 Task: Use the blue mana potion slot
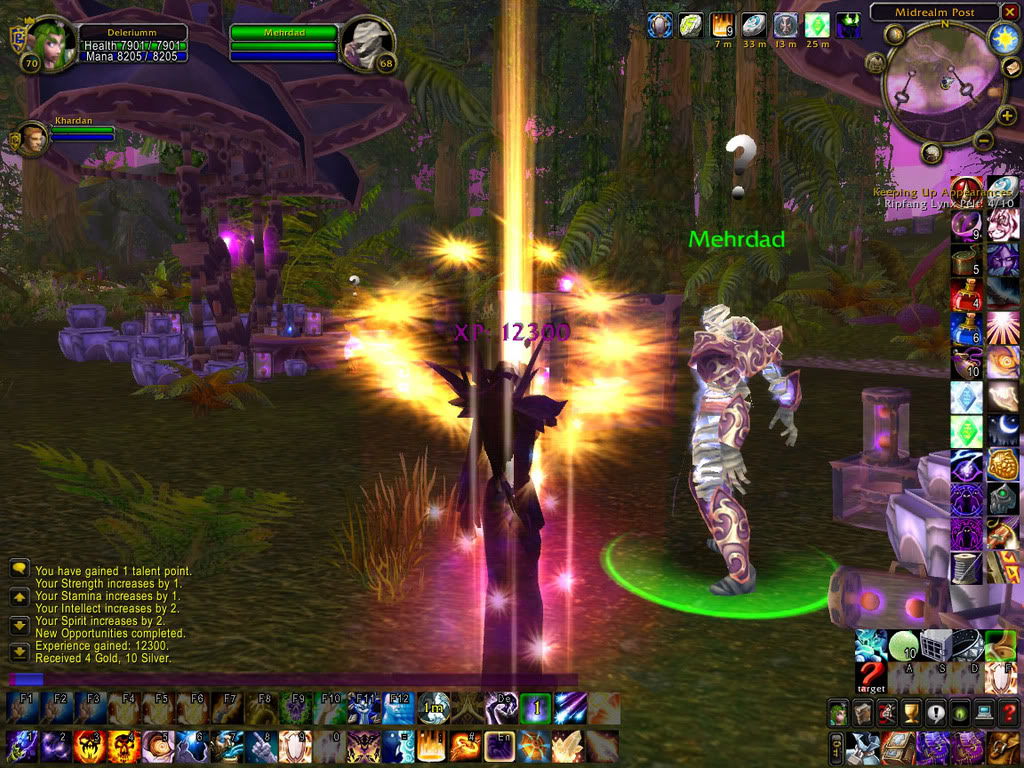(x=965, y=330)
